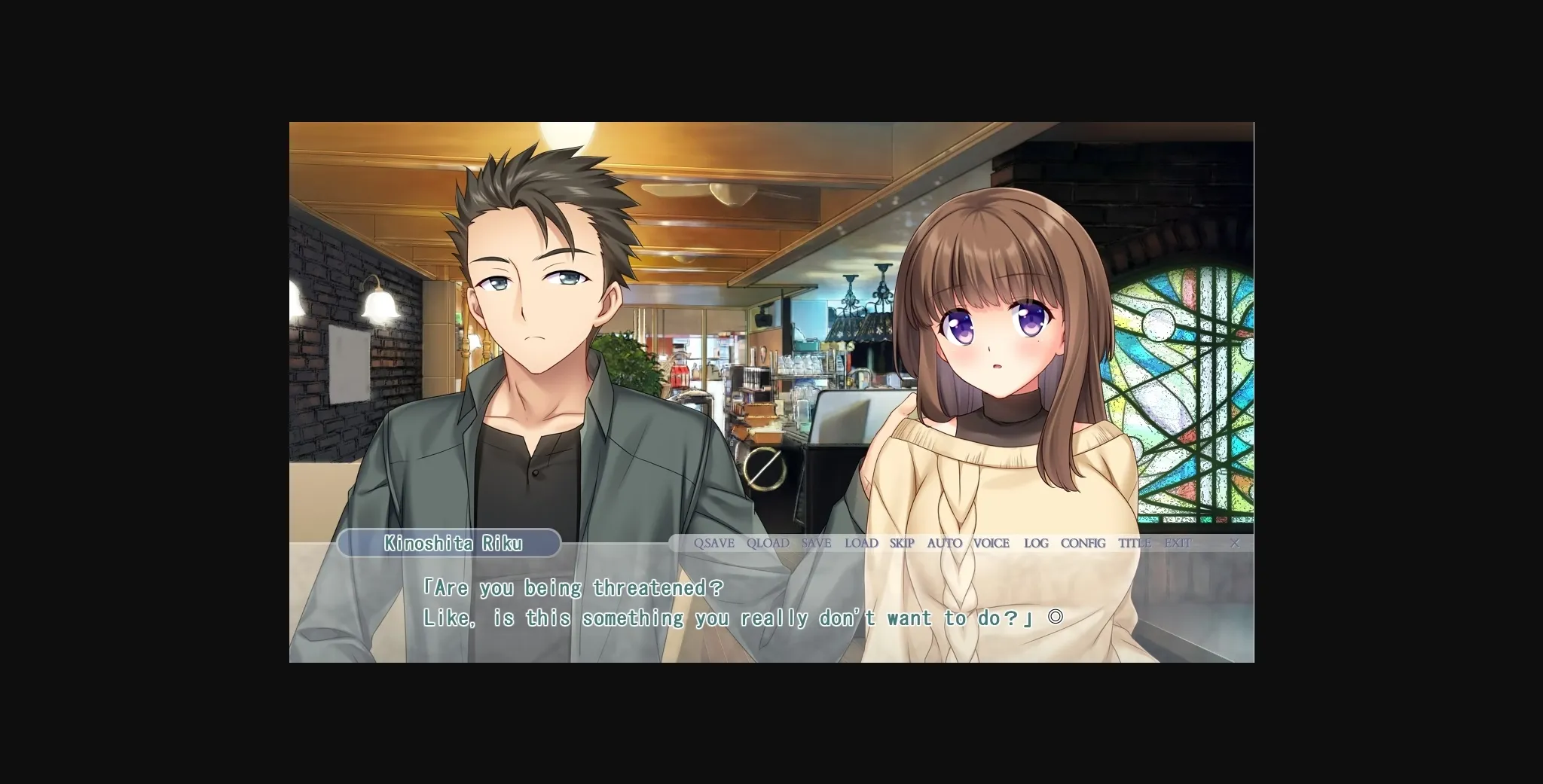
Task: Open the LOG to view message history
Action: (1035, 543)
